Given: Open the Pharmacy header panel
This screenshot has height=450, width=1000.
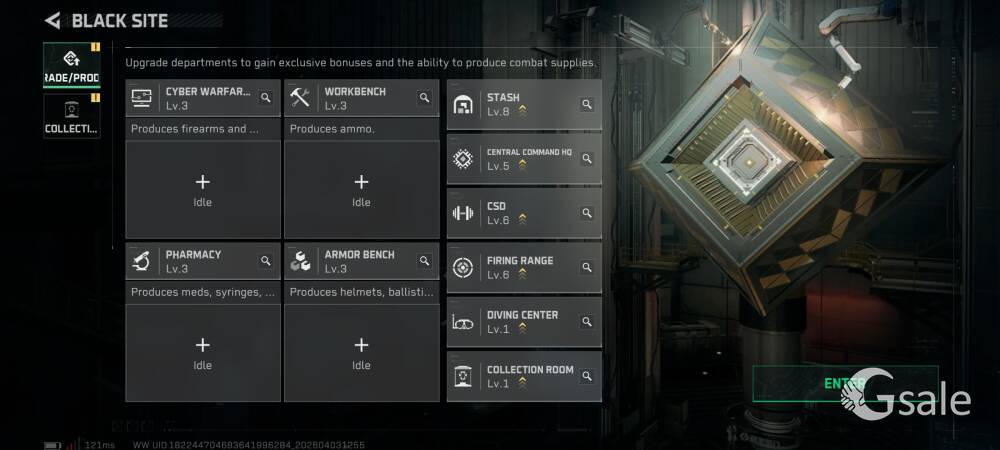Looking at the screenshot, I should pyautogui.click(x=192, y=261).
